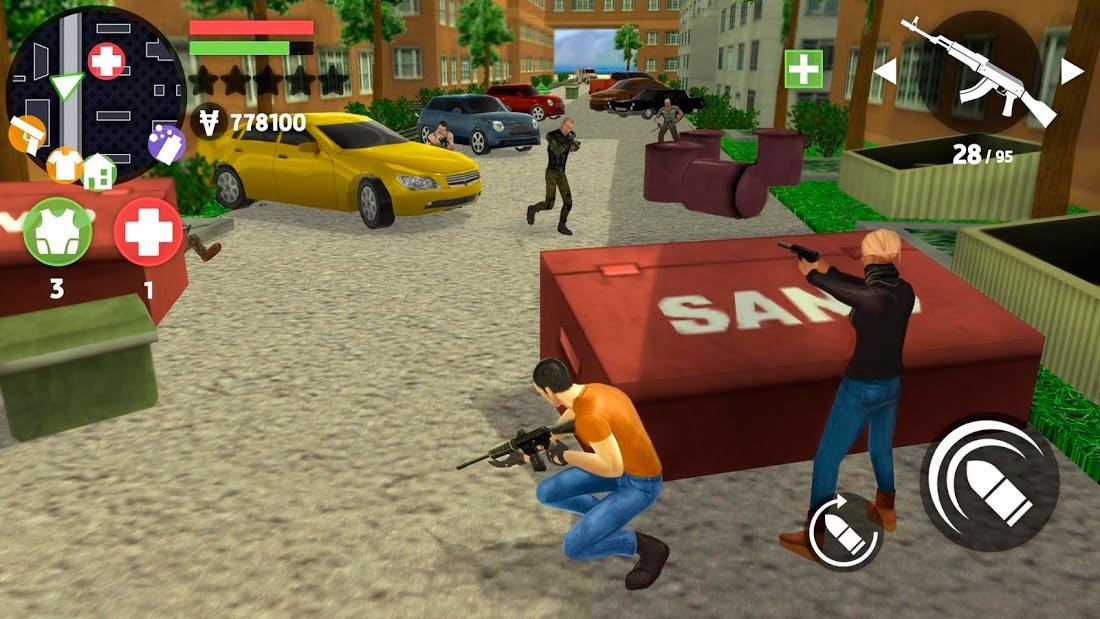The image size is (1100, 619).
Task: Select the orange t-shirt clothing shop marker
Action: pos(65,163)
